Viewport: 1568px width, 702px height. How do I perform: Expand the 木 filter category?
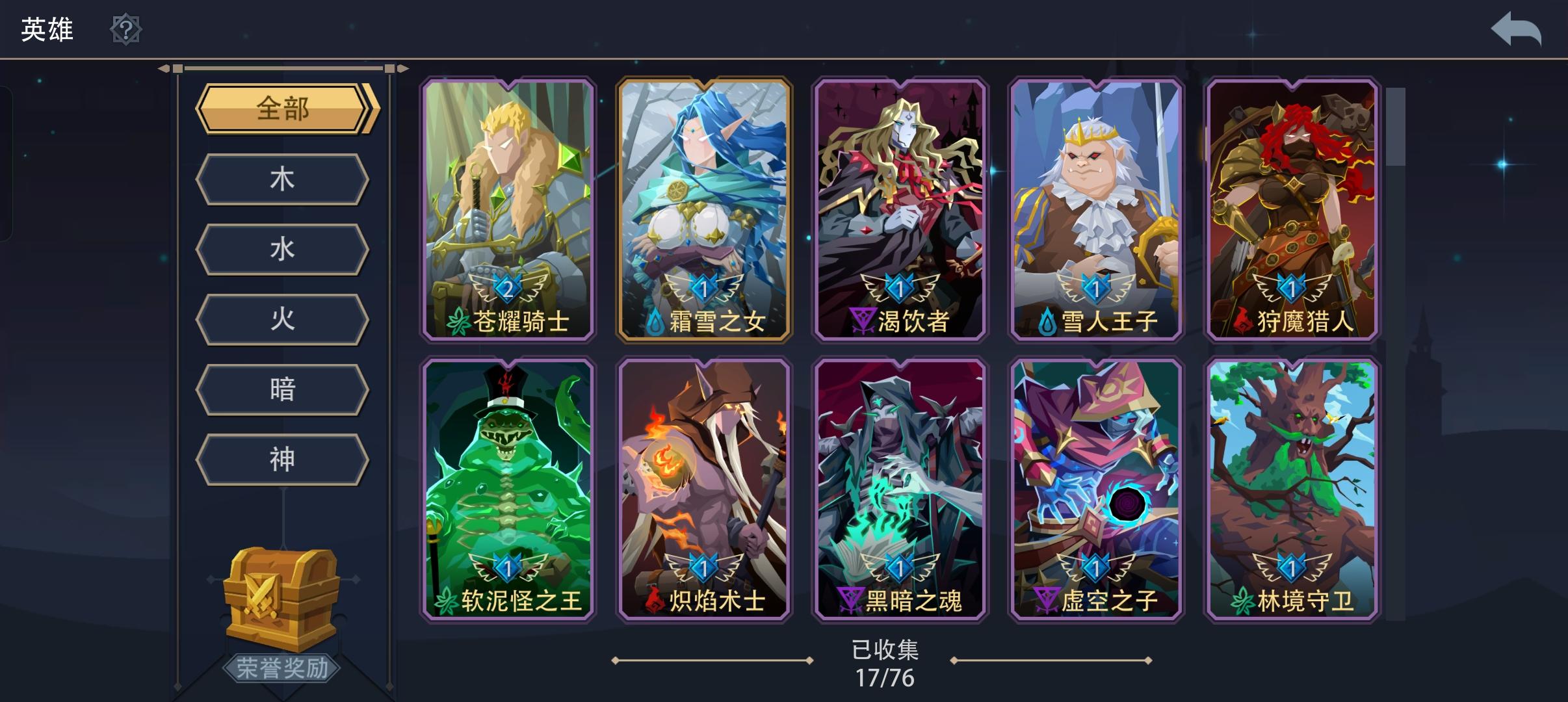point(283,179)
